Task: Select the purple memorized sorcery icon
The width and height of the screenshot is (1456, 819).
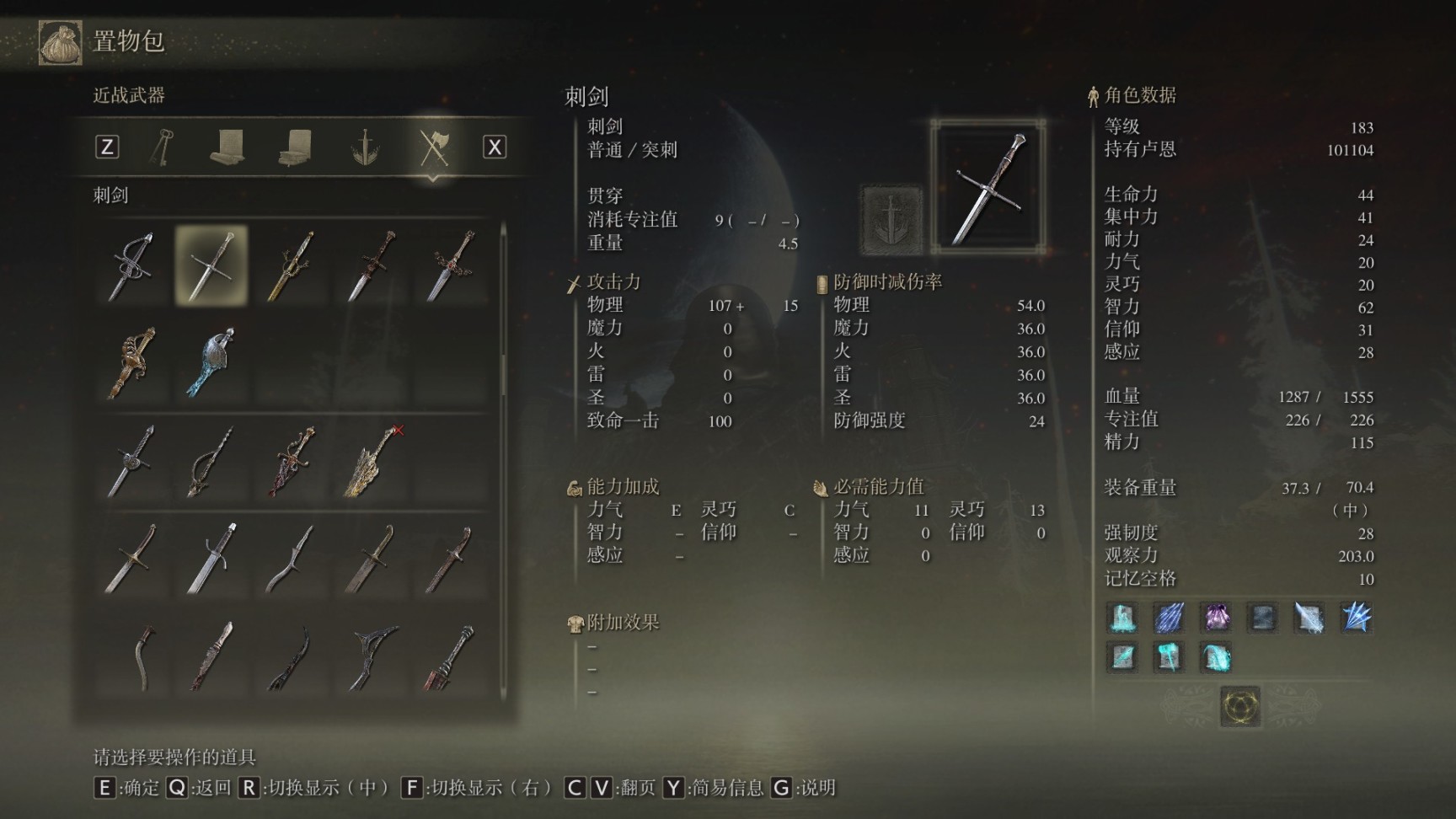Action: pyautogui.click(x=1216, y=618)
